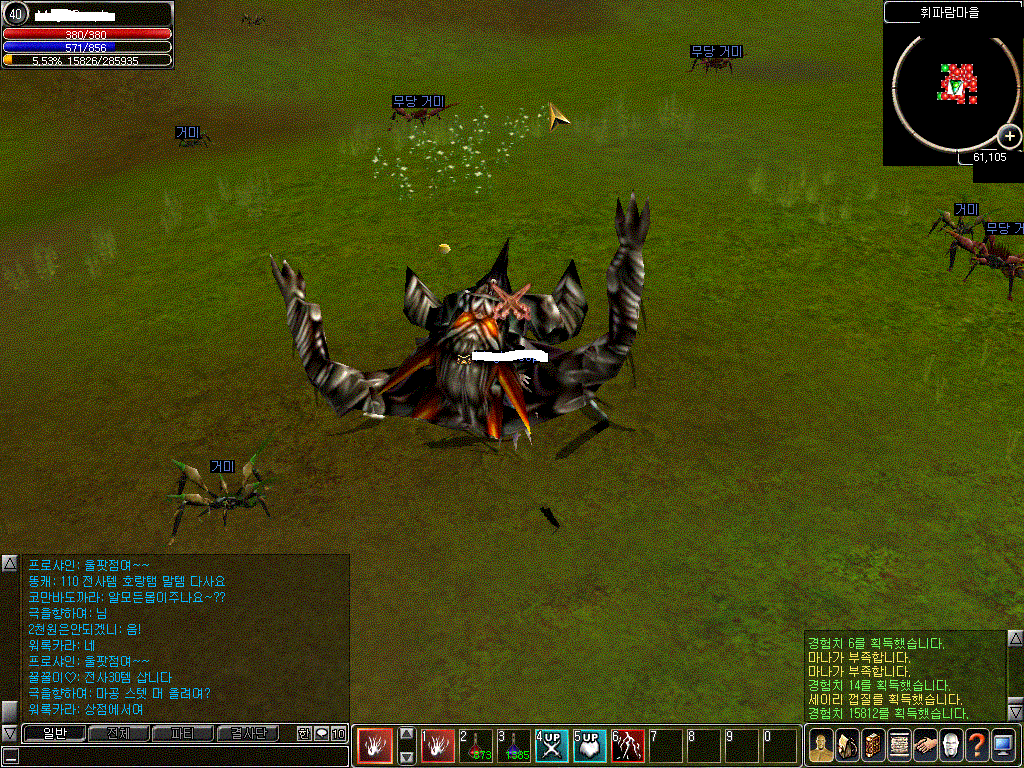Cast the lightning skill in slot 6
1024x768 pixels.
click(x=627, y=746)
